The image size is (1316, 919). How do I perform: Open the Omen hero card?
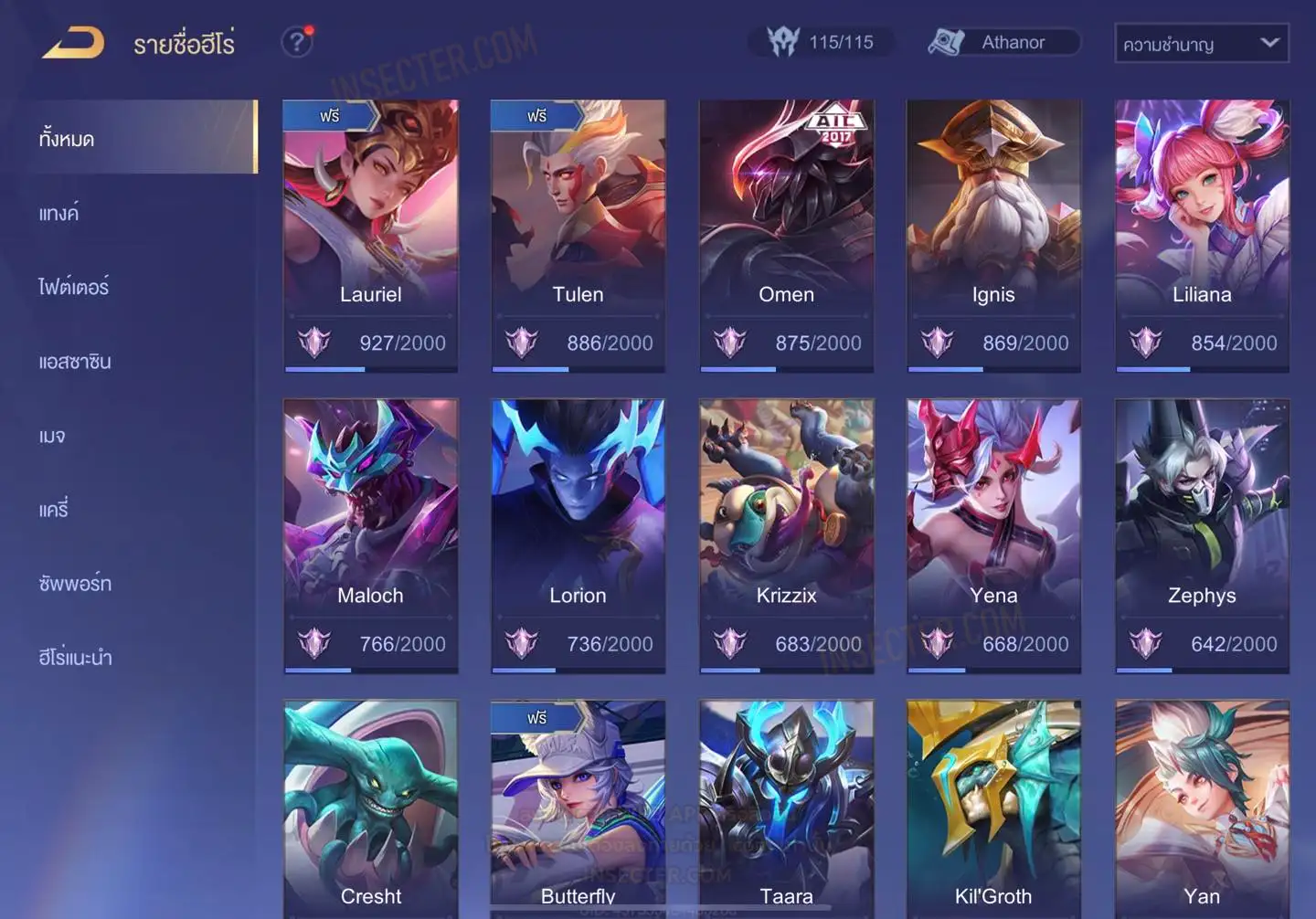tap(786, 235)
